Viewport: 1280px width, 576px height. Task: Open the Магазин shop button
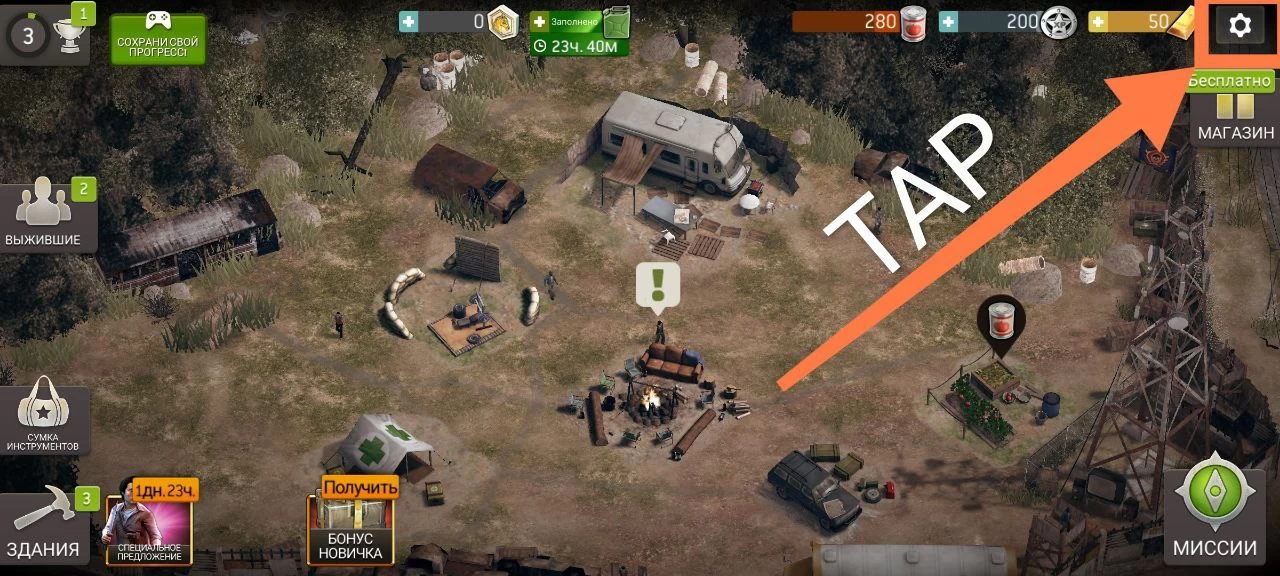click(1236, 117)
